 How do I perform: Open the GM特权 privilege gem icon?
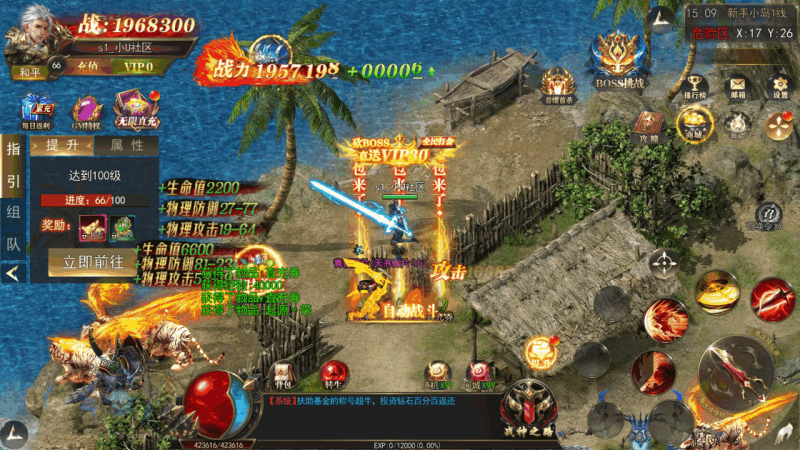pyautogui.click(x=86, y=112)
